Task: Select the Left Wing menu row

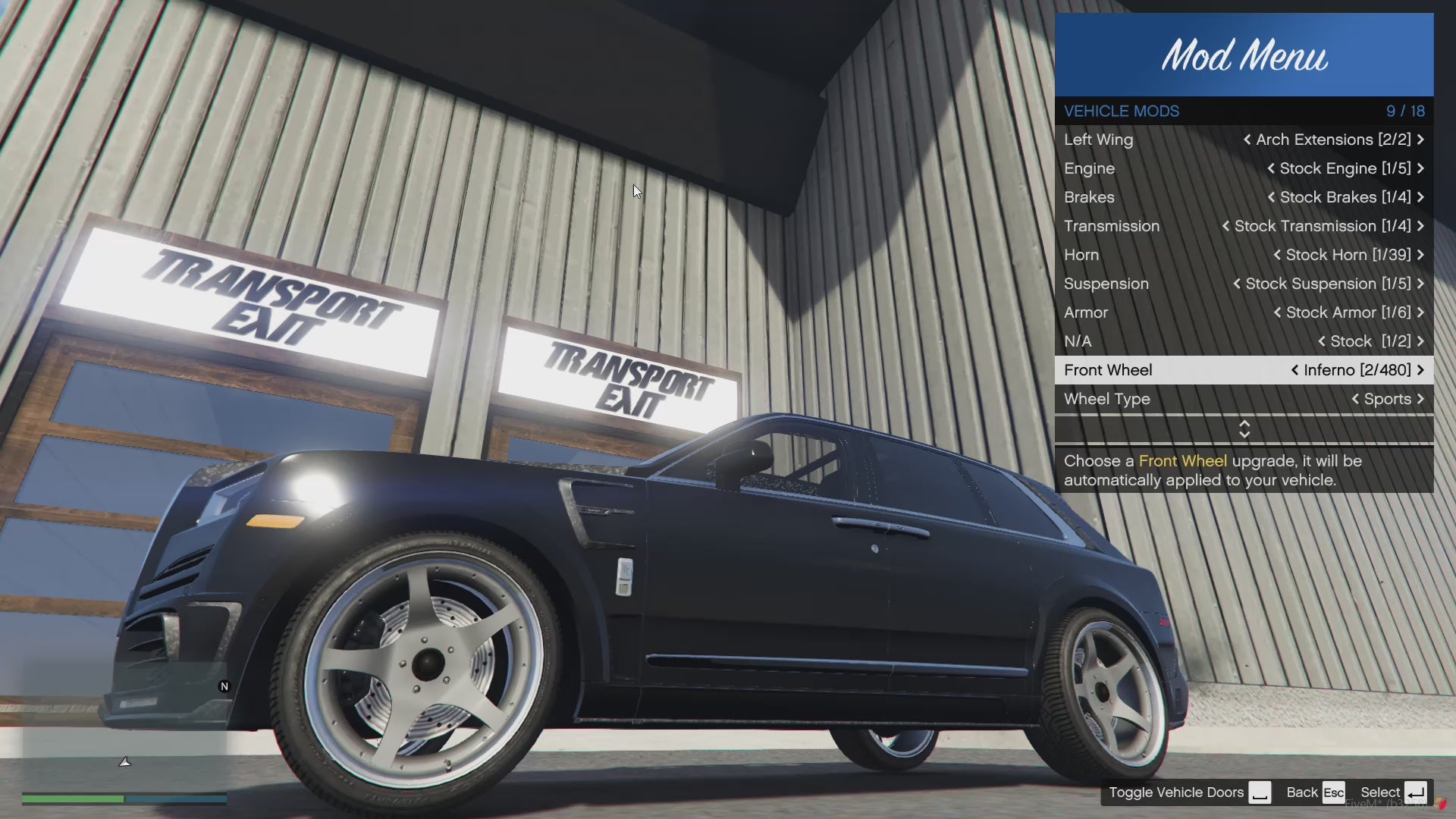Action: (1244, 140)
